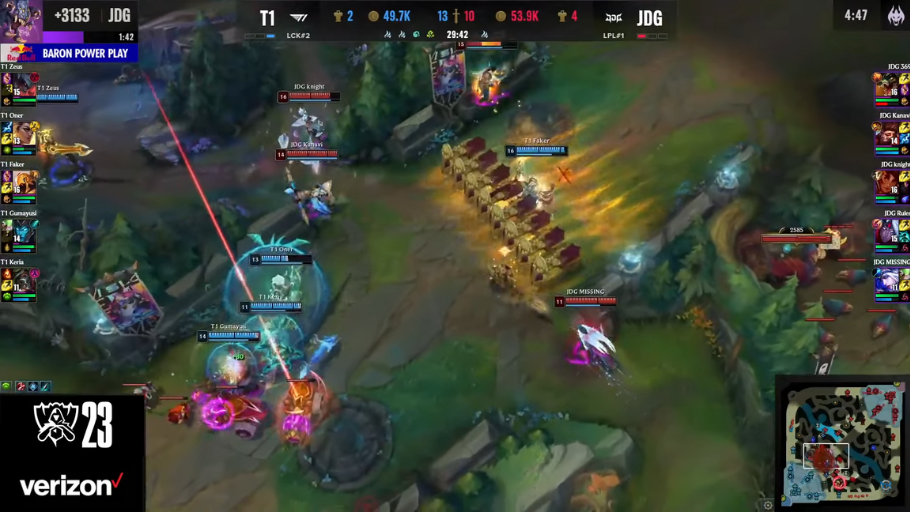Select T1 Oner's champion portrait

coord(24,135)
